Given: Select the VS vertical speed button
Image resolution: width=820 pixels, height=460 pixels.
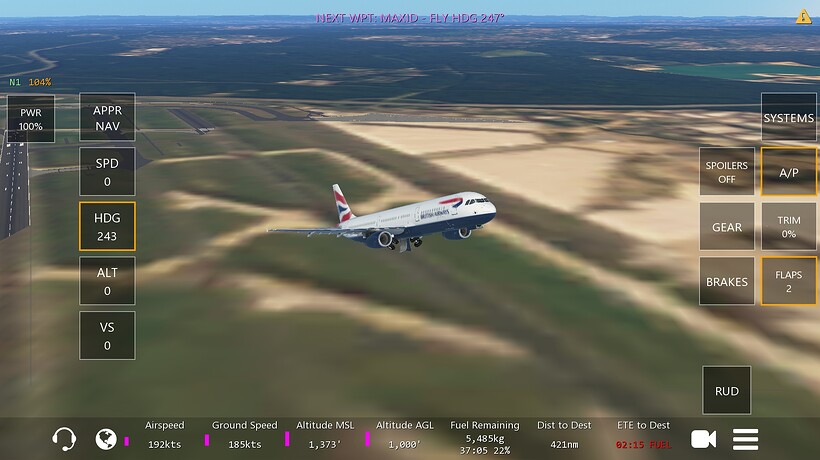Looking at the screenshot, I should point(107,336).
